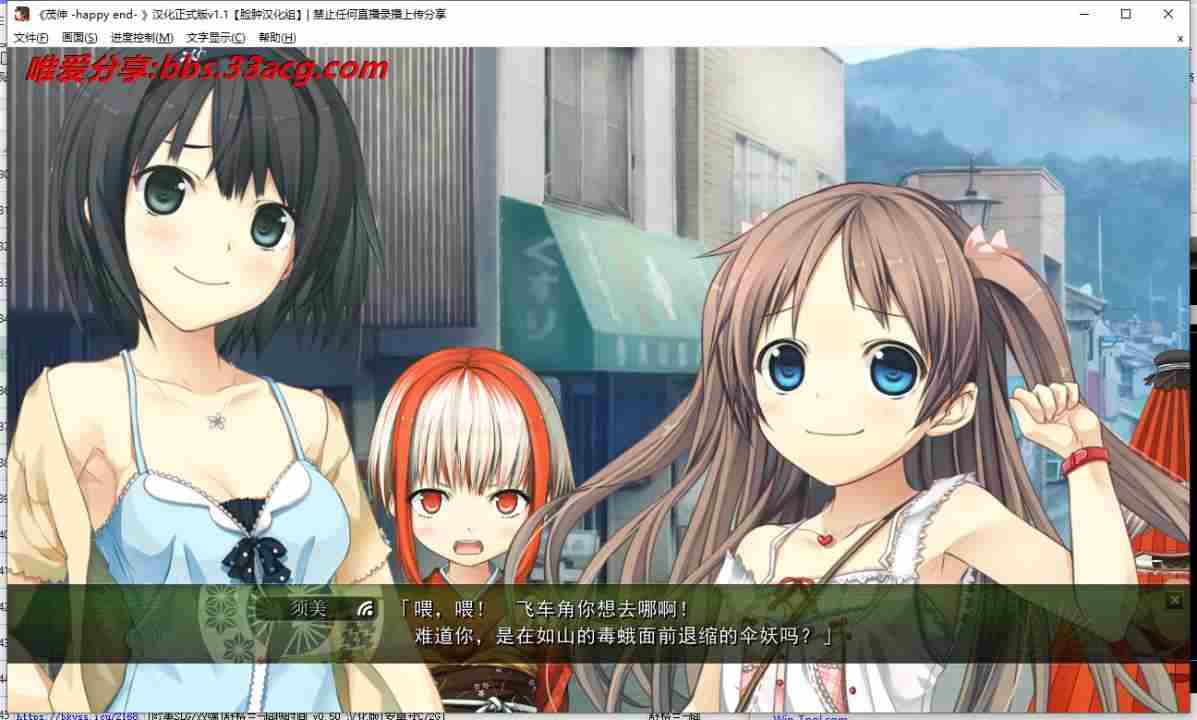
Task: Open the 文件(F) file menu
Action: pos(30,38)
